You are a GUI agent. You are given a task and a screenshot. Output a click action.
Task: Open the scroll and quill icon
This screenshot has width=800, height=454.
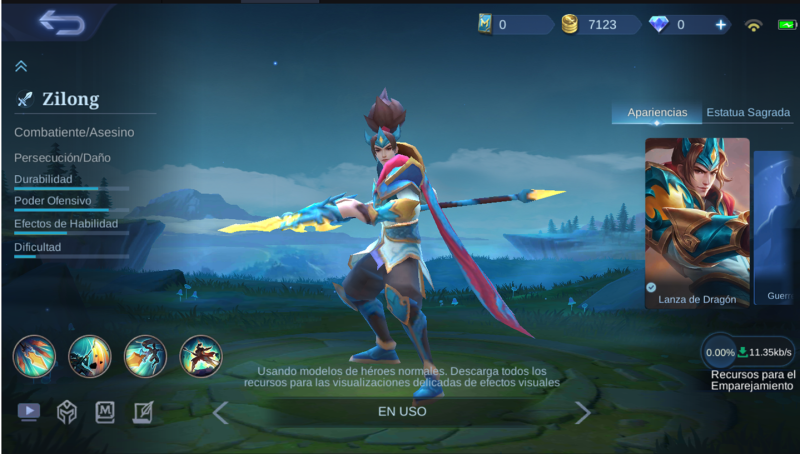click(x=143, y=412)
